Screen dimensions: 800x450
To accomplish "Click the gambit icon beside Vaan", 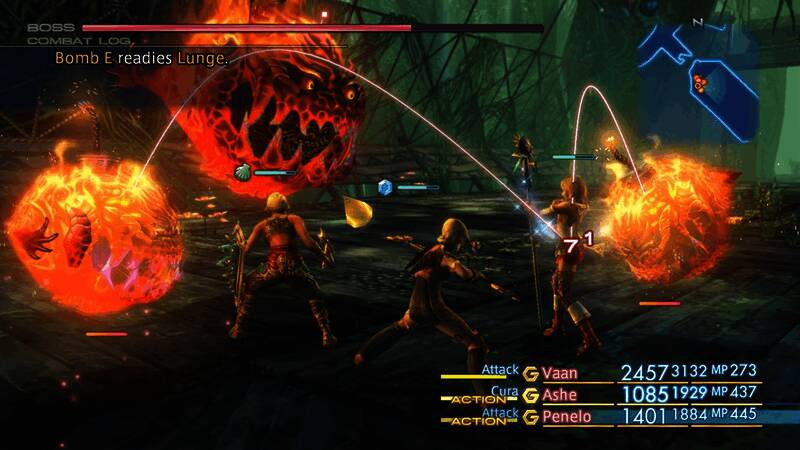I will coord(530,373).
